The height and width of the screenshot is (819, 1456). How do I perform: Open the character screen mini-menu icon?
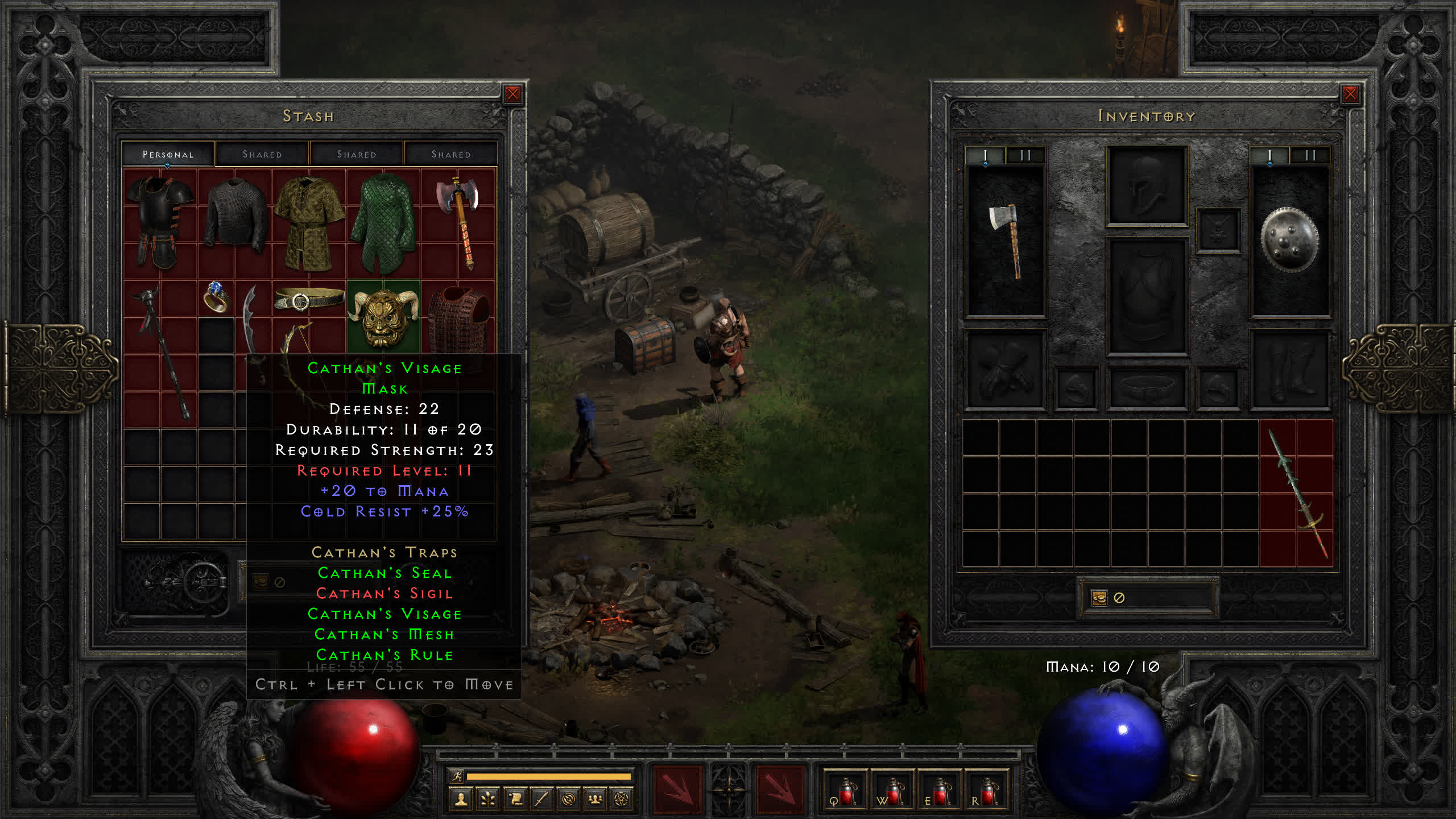[x=461, y=799]
